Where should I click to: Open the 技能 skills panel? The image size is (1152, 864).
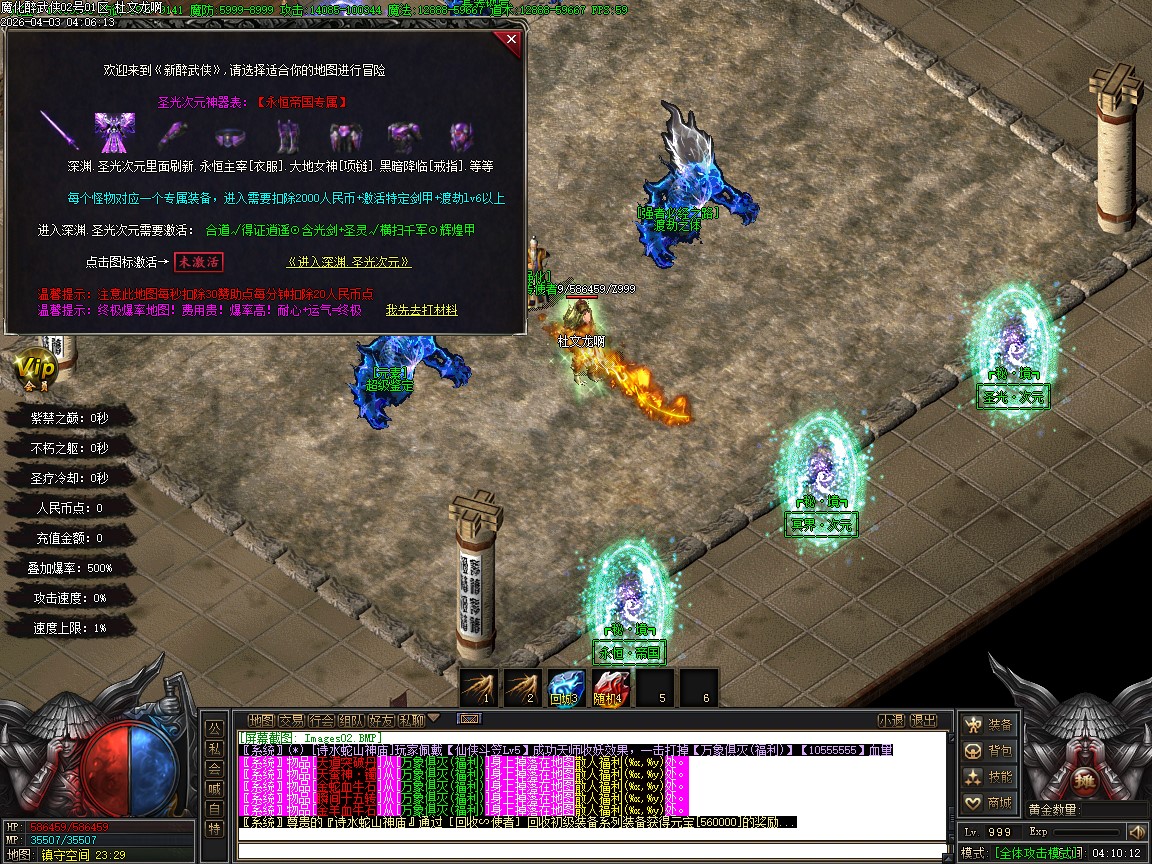pos(988,777)
